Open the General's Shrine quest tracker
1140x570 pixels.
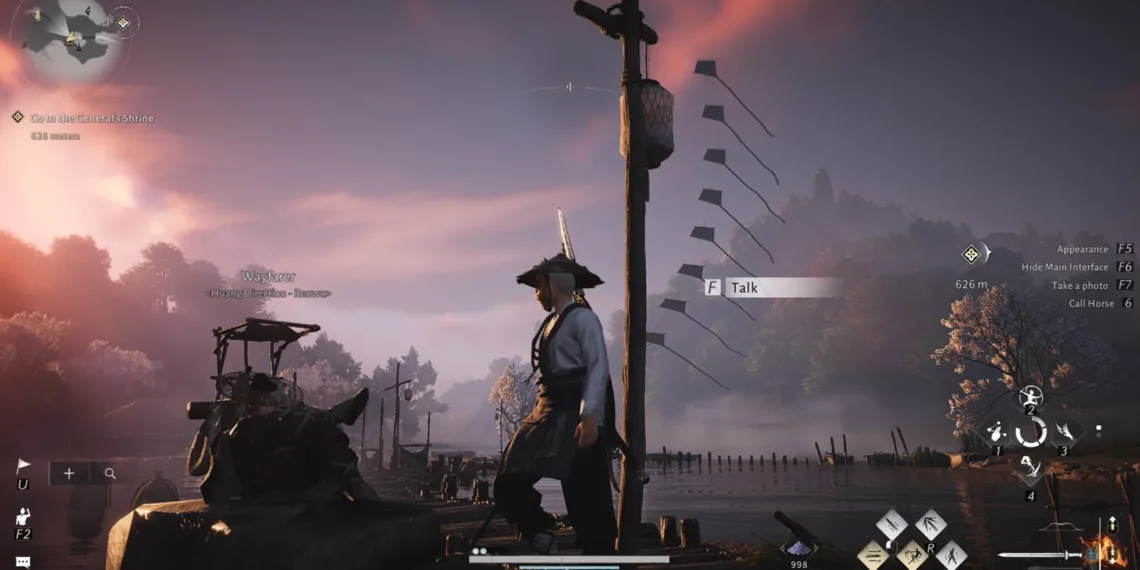[x=92, y=118]
